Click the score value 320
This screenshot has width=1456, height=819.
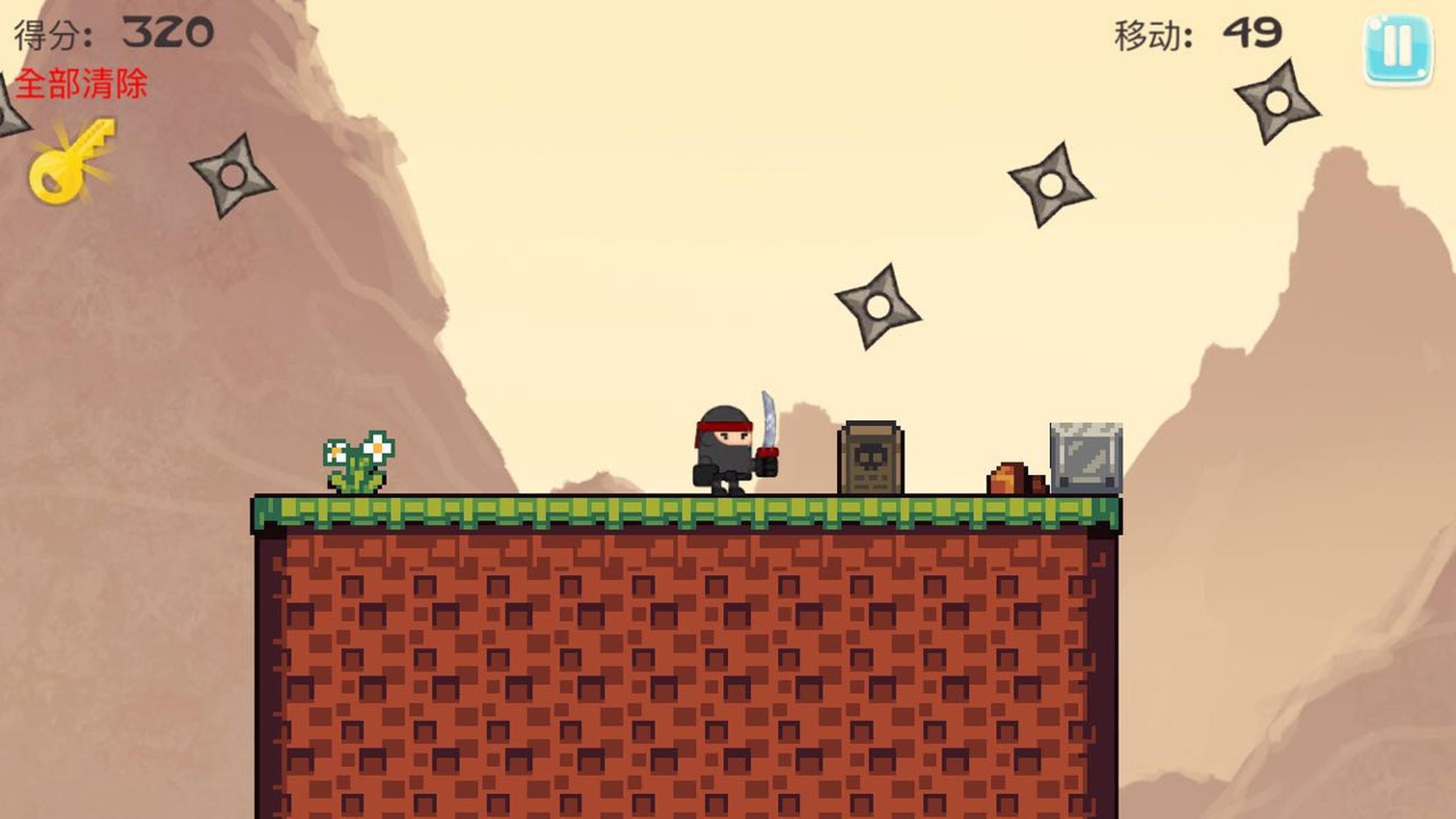coord(167,30)
